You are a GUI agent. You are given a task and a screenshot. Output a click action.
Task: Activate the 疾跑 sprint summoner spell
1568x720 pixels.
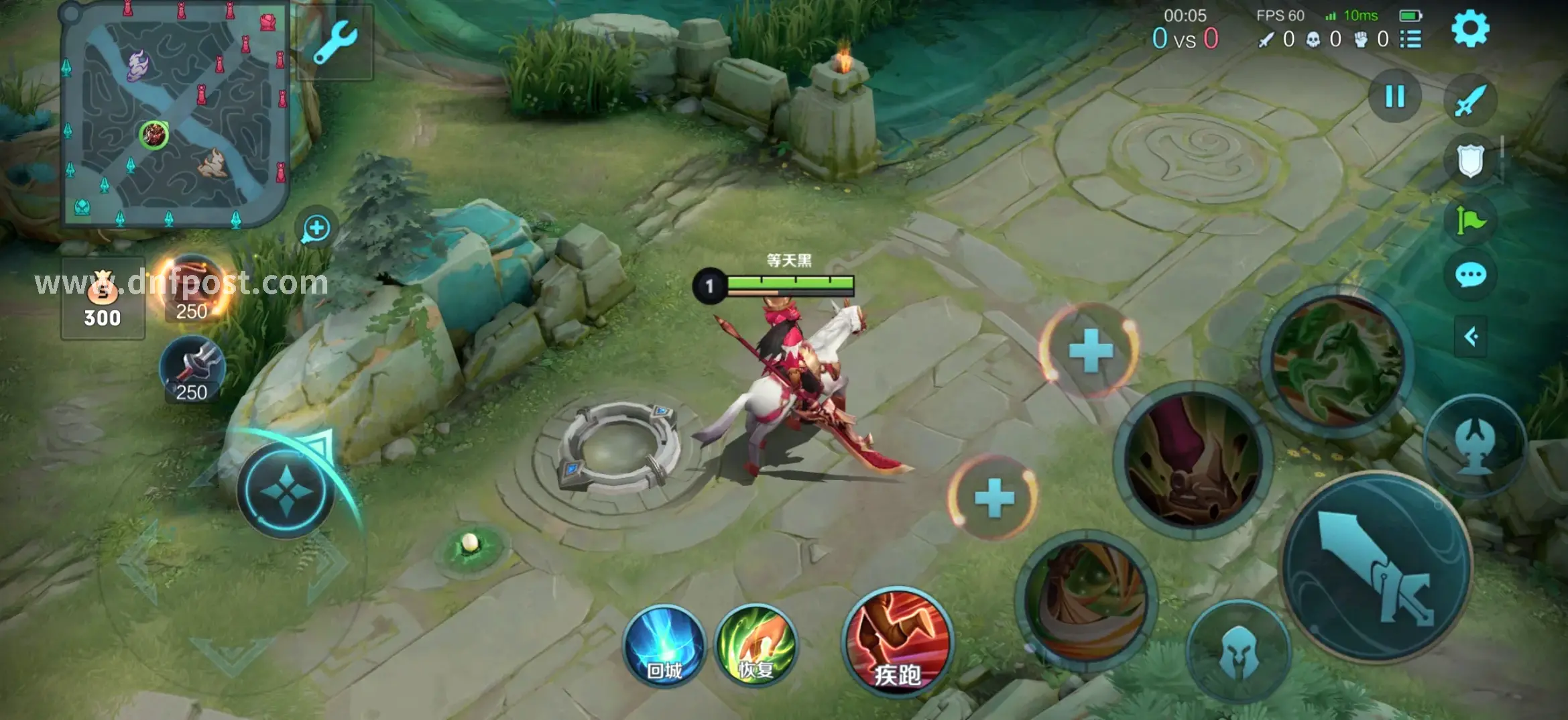pyautogui.click(x=897, y=642)
